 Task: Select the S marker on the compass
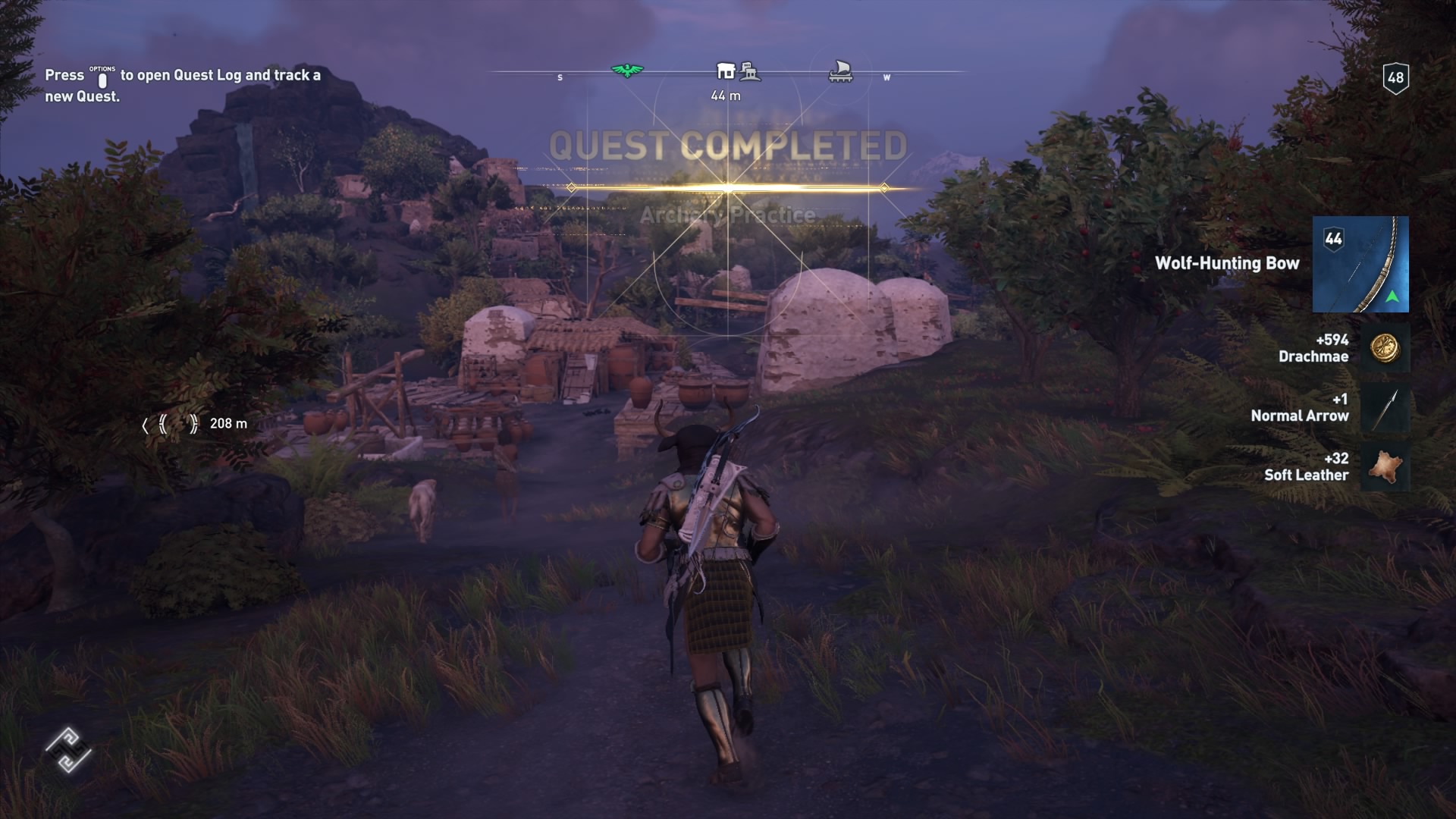tap(560, 77)
